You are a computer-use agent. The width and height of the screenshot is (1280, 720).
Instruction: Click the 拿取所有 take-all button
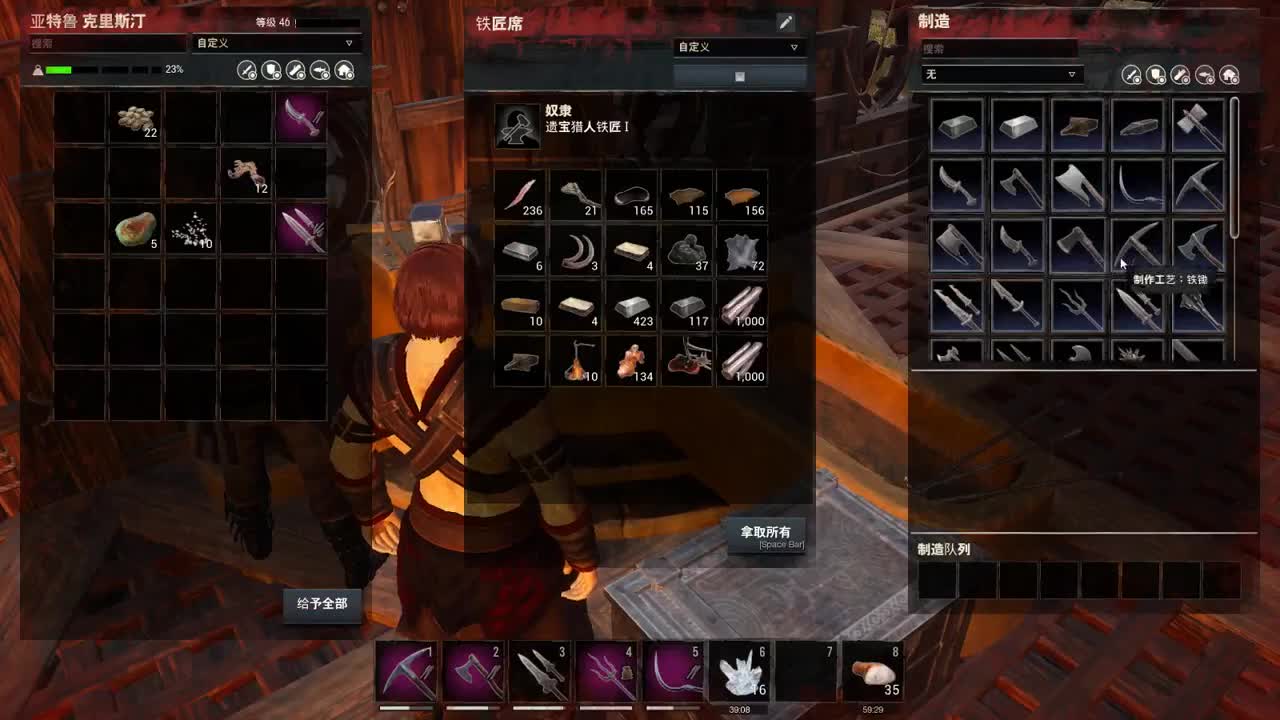pyautogui.click(x=769, y=535)
